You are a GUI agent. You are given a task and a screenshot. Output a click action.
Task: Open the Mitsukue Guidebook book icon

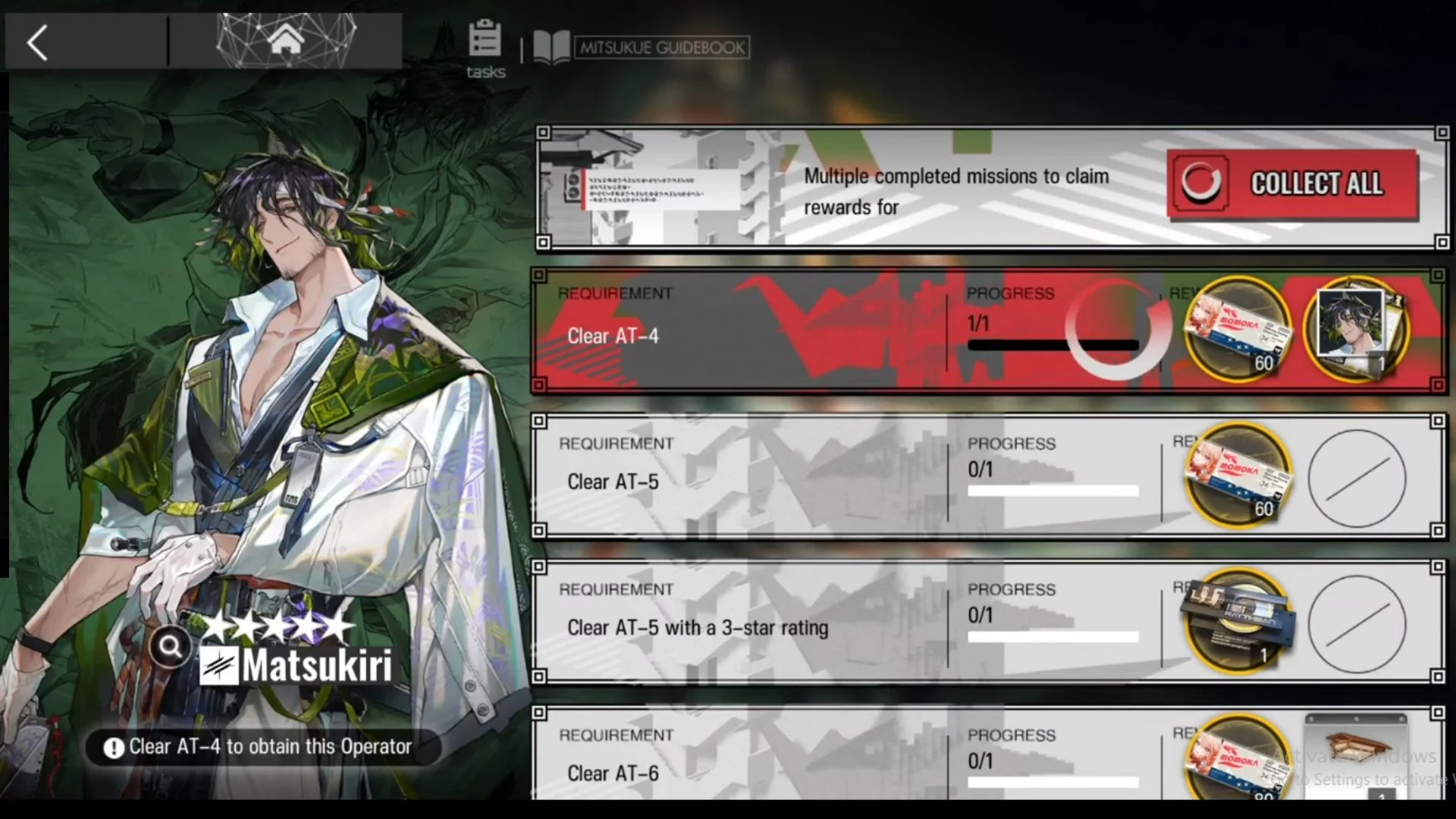553,47
